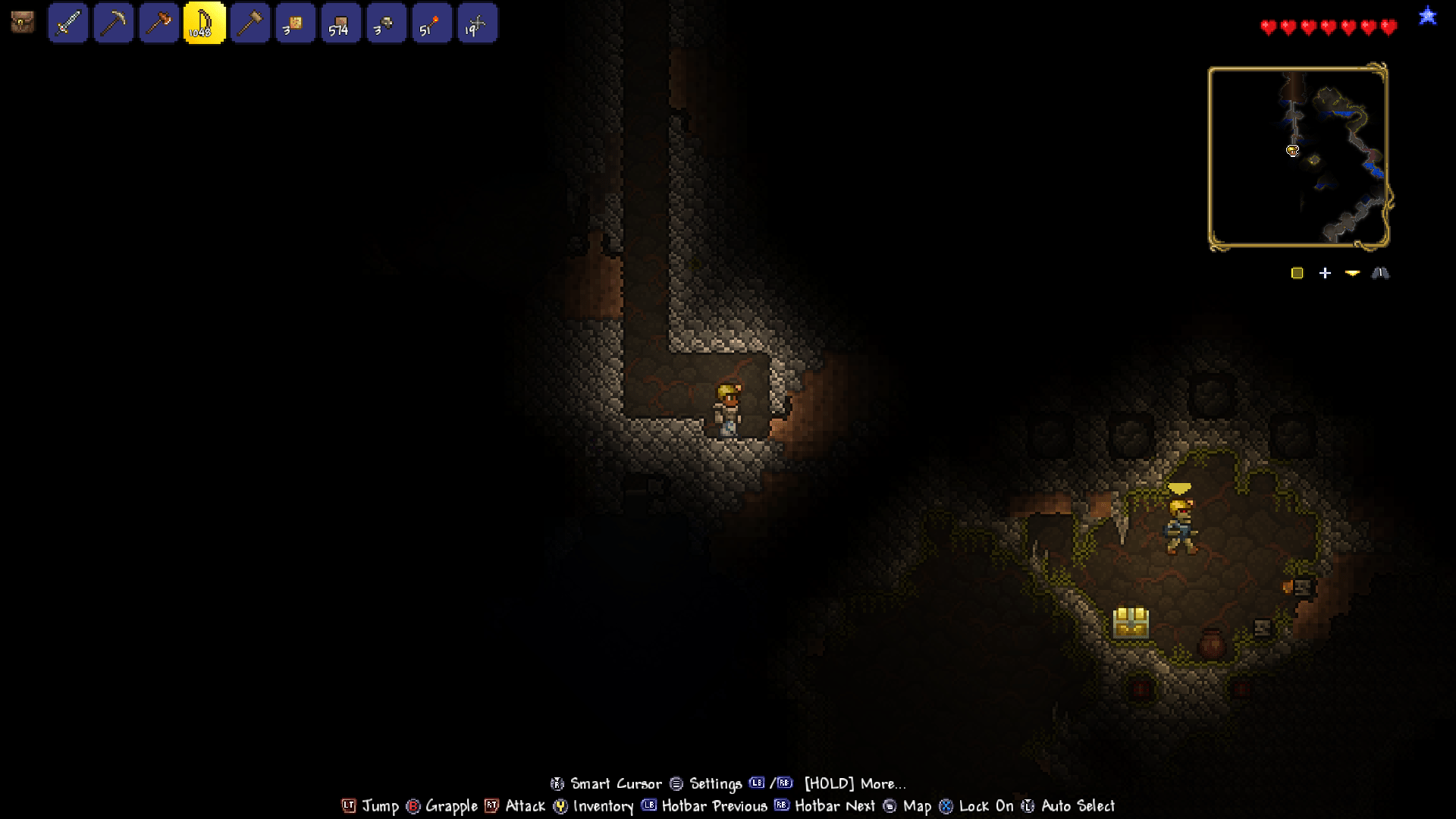Select the stack of 574 dirt blocks
Viewport: 1456px width, 819px height.
click(341, 24)
